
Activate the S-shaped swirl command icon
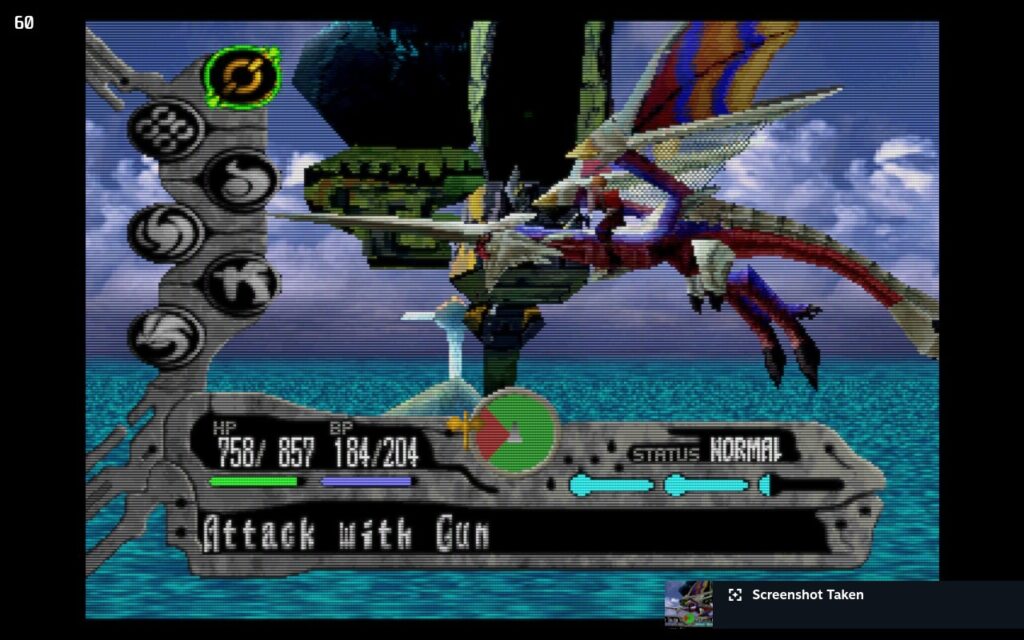click(x=241, y=179)
